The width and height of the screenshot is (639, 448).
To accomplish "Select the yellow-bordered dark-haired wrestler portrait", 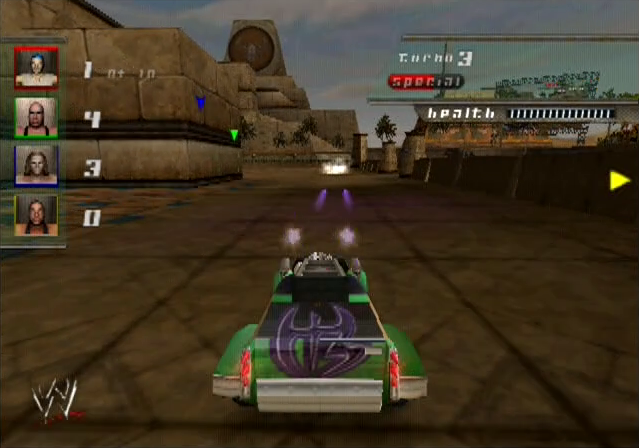I will (x=36, y=214).
